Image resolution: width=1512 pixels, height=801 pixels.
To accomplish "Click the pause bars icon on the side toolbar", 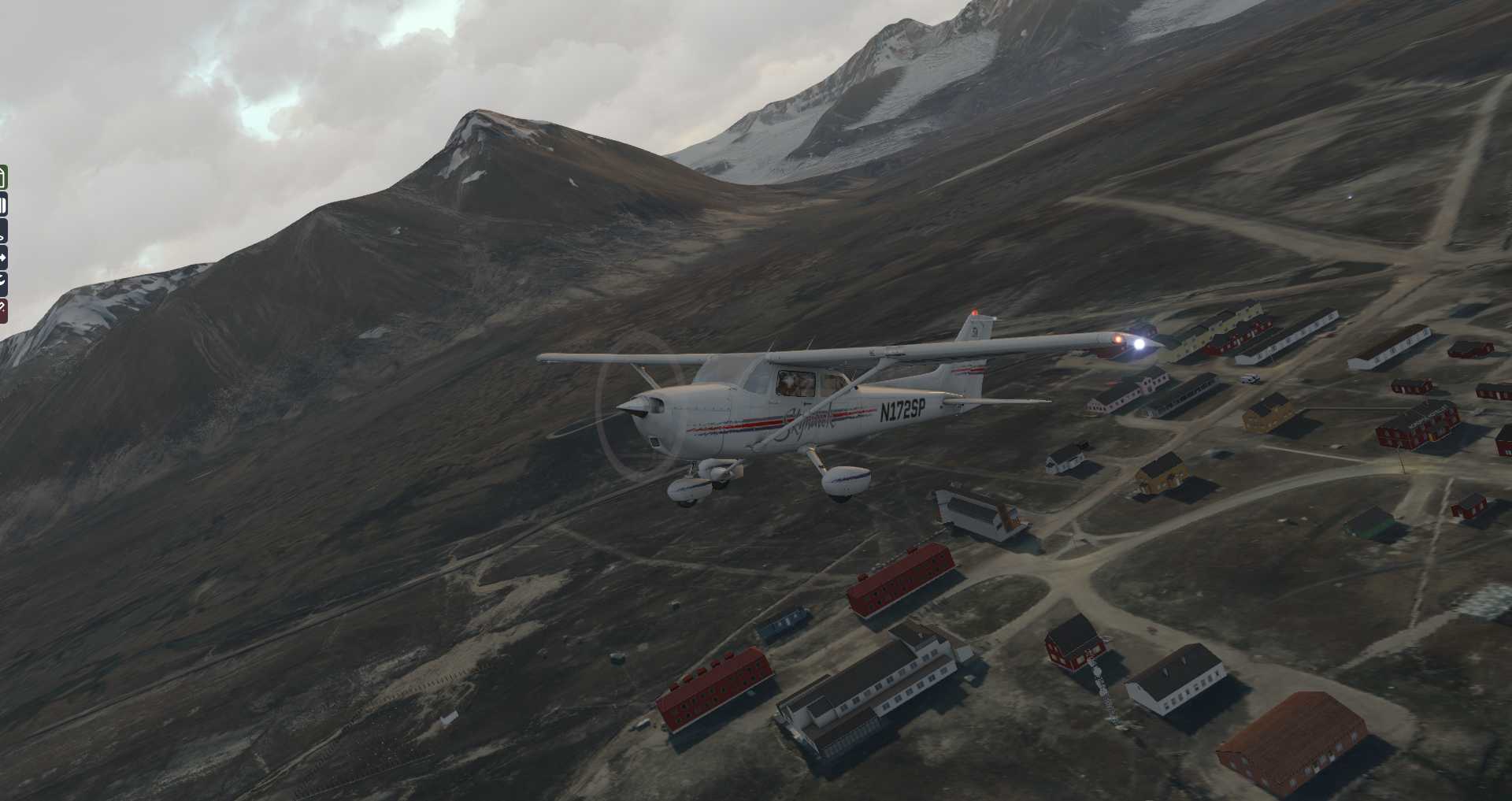I will [3, 206].
